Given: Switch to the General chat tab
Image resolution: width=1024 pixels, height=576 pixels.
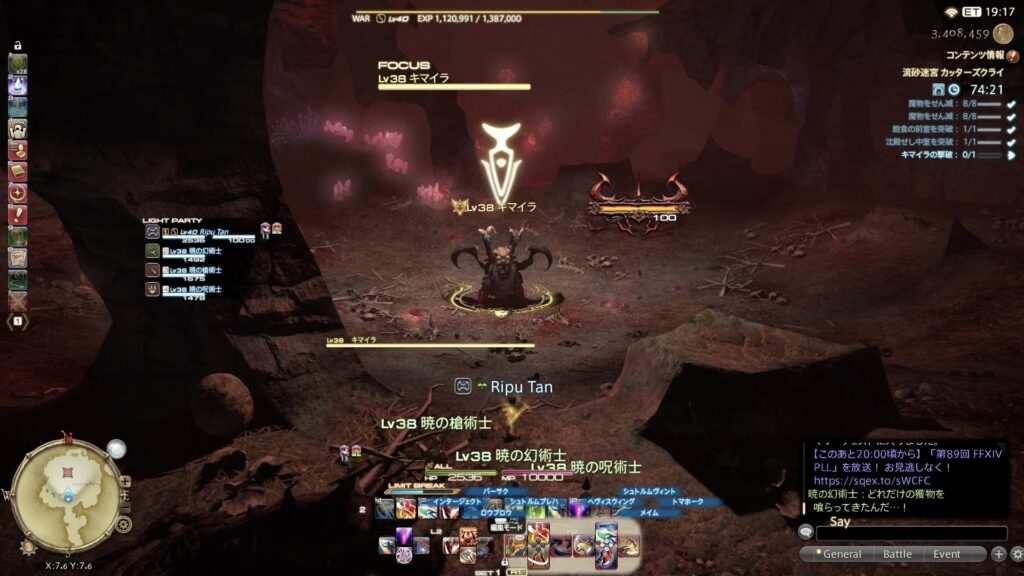Looking at the screenshot, I should tap(841, 554).
